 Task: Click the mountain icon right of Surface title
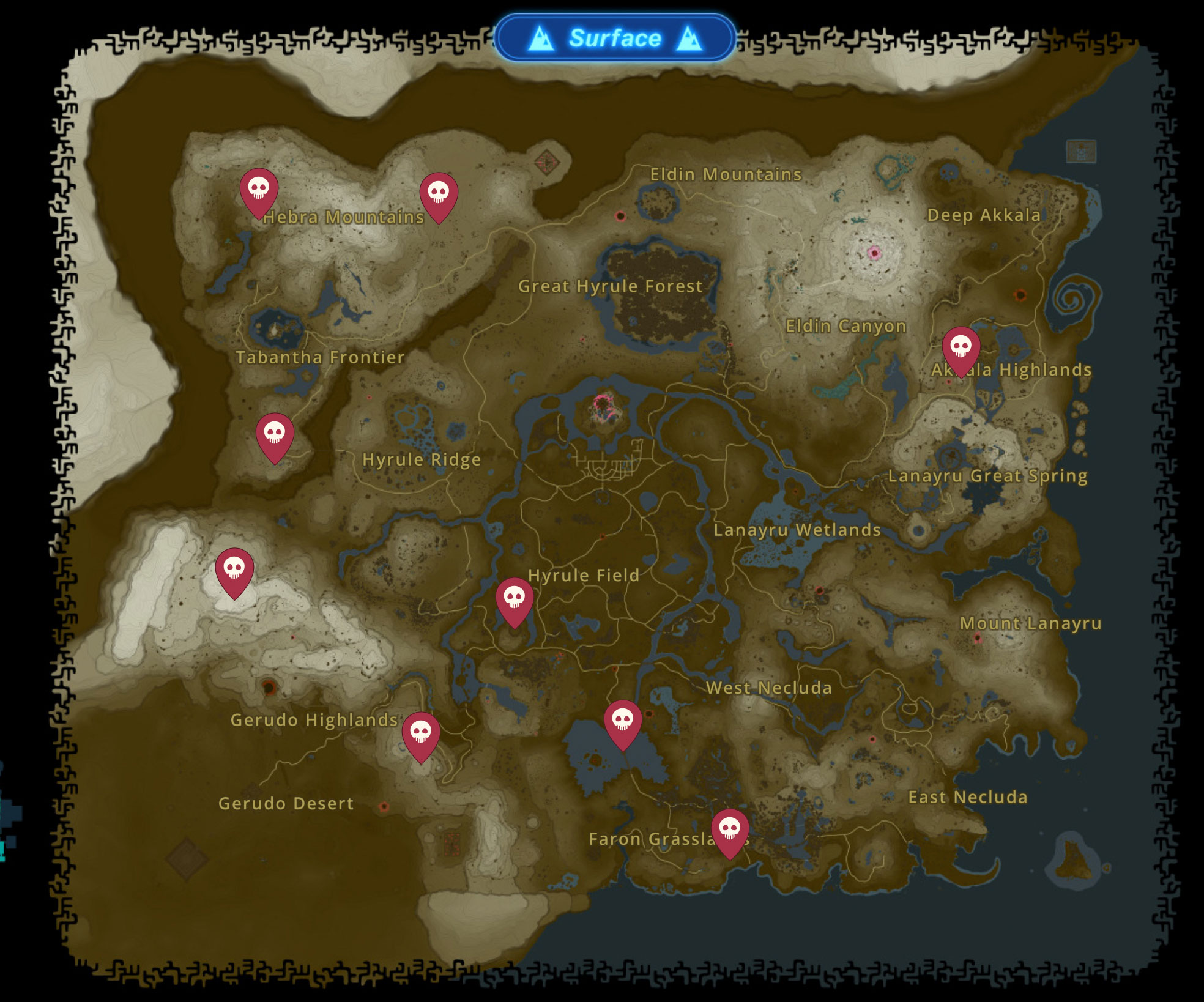click(x=689, y=38)
